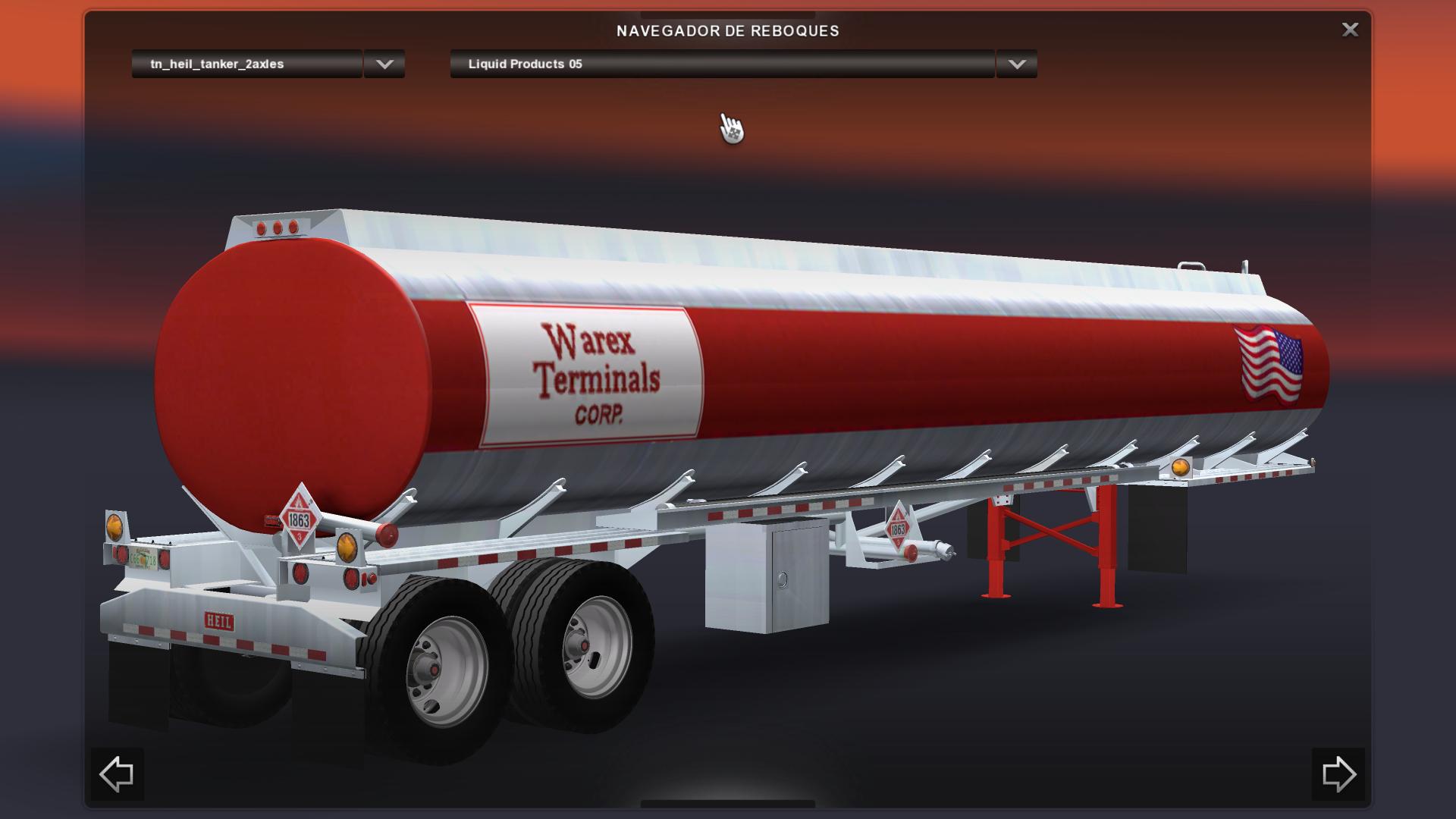
Task: Show the next trailer with right arrow
Action: pos(1338,774)
